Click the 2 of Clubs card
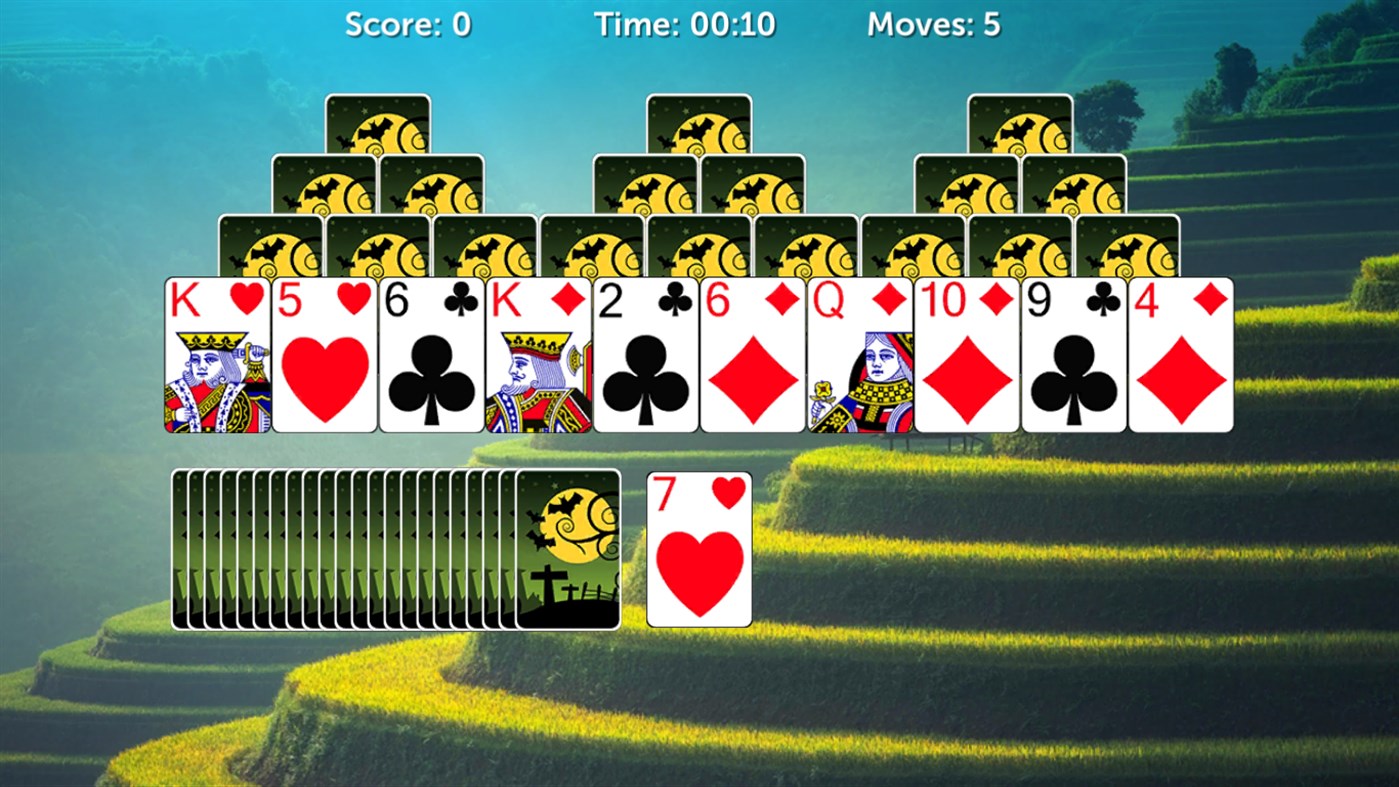Viewport: 1399px width, 787px height. (x=645, y=355)
